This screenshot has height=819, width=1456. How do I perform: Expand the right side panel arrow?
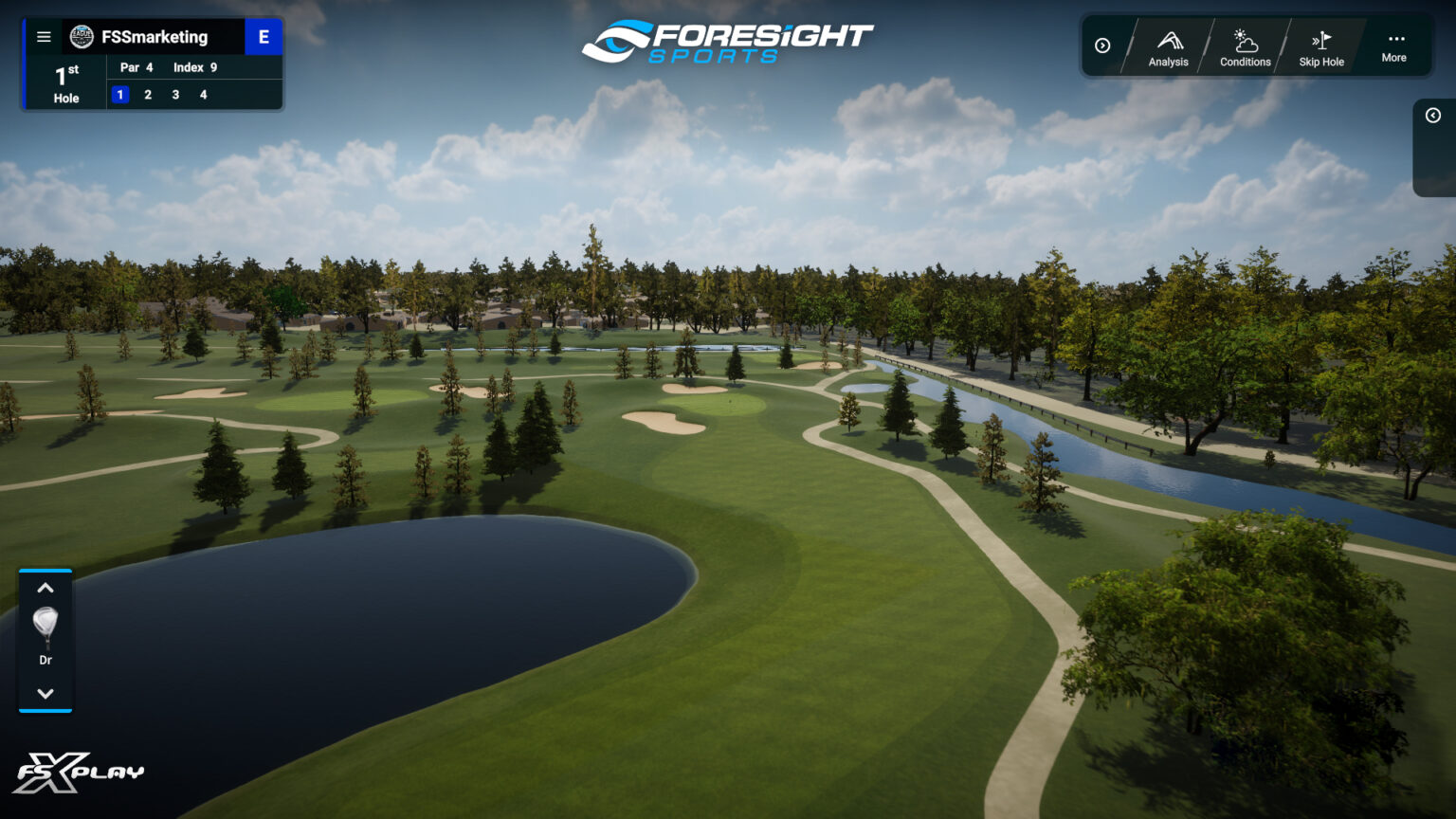[x=1433, y=116]
